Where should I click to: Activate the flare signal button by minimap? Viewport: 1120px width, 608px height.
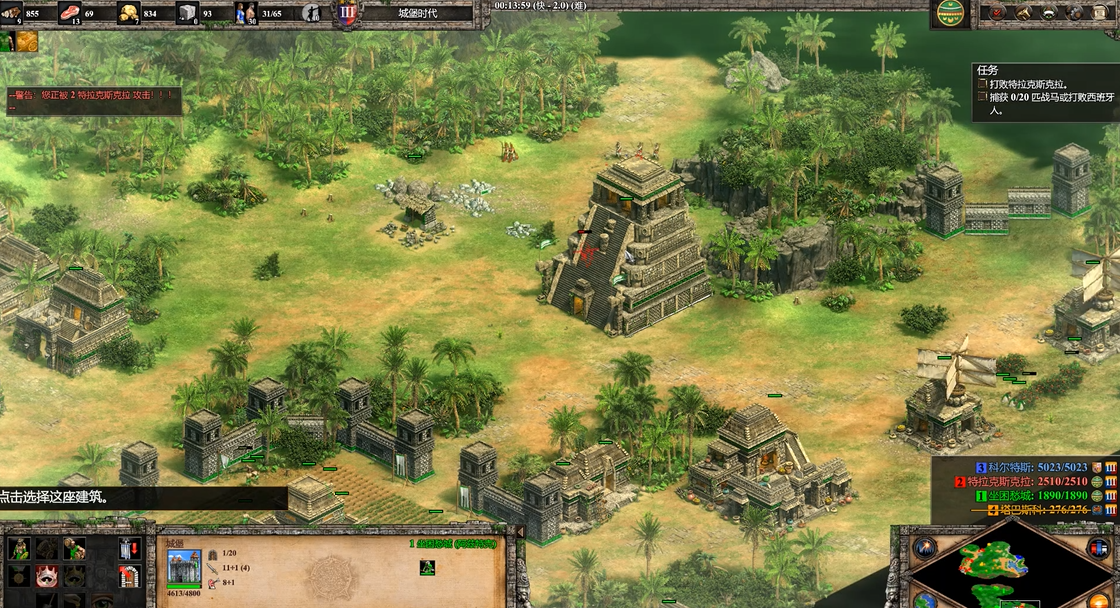pos(924,547)
